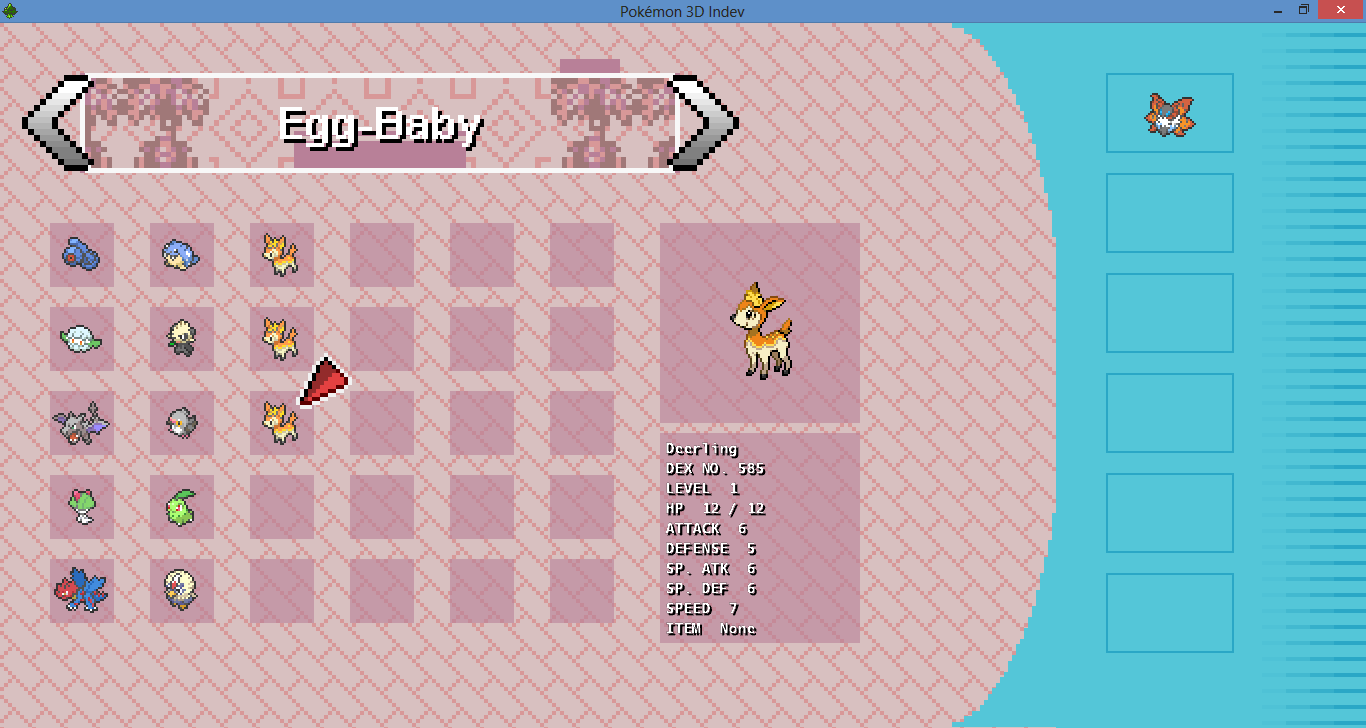Select Druddigon in the bottom row
This screenshot has width=1366, height=728.
coord(81,590)
